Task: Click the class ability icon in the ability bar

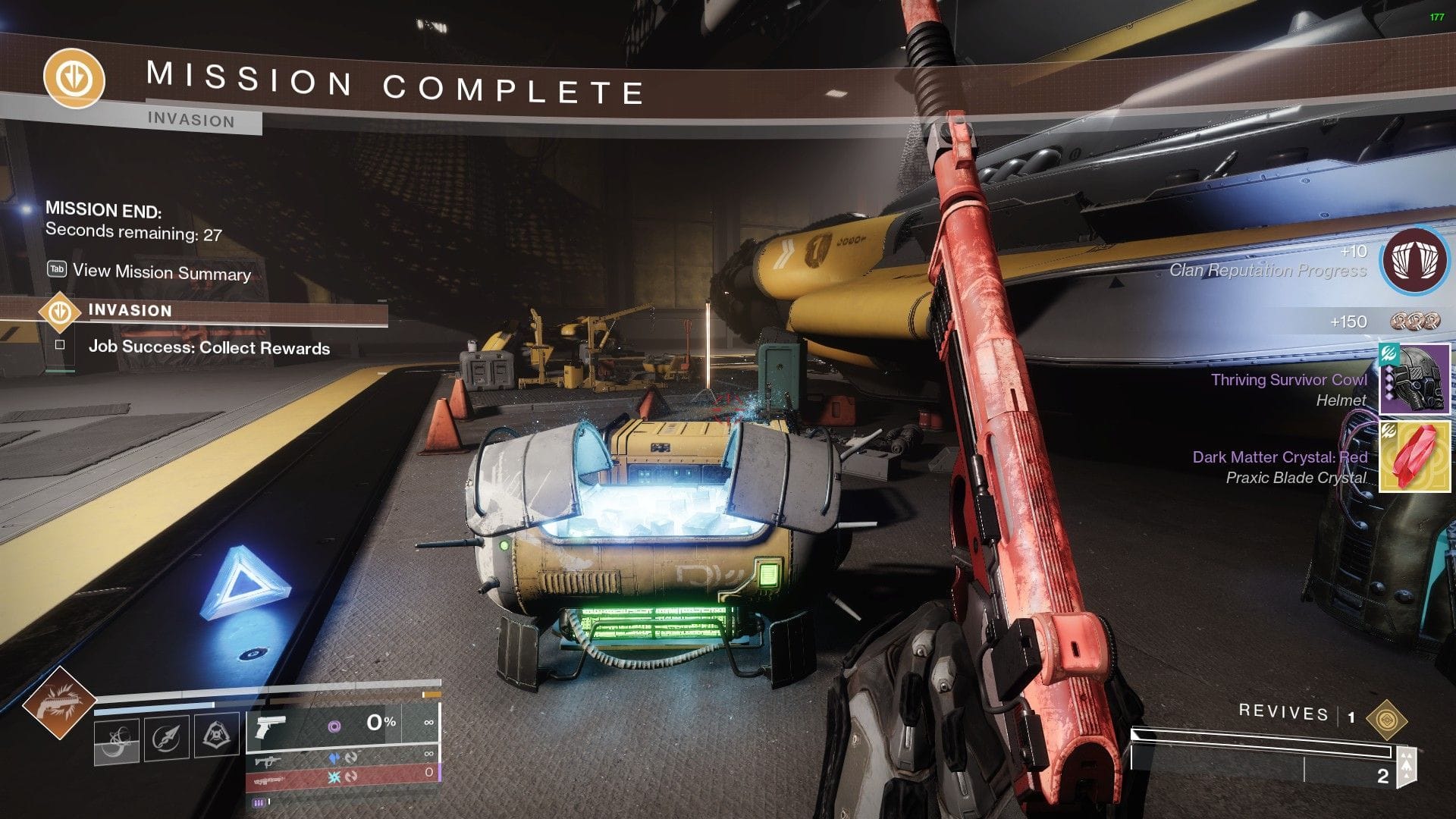Action: coord(216,736)
